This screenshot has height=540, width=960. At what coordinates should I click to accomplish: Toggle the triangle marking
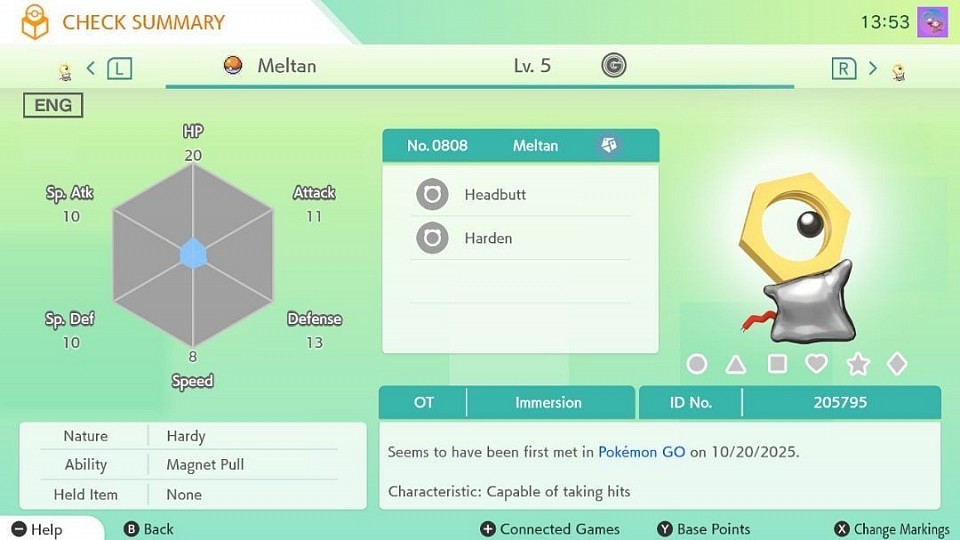[736, 364]
